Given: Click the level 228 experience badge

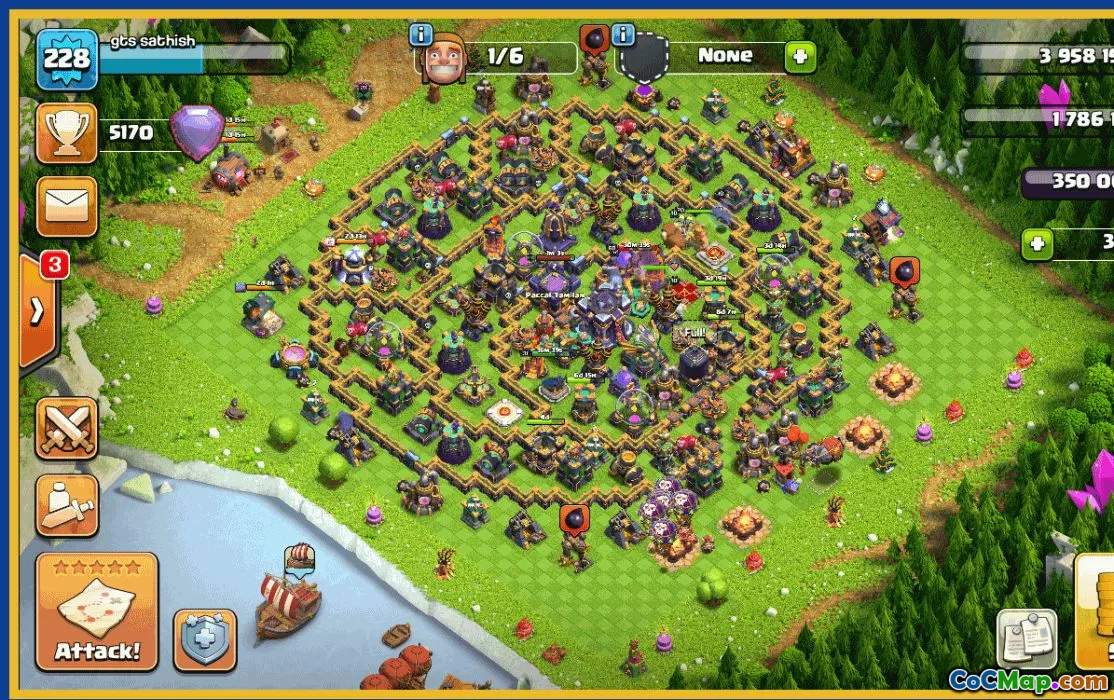Looking at the screenshot, I should tap(67, 59).
